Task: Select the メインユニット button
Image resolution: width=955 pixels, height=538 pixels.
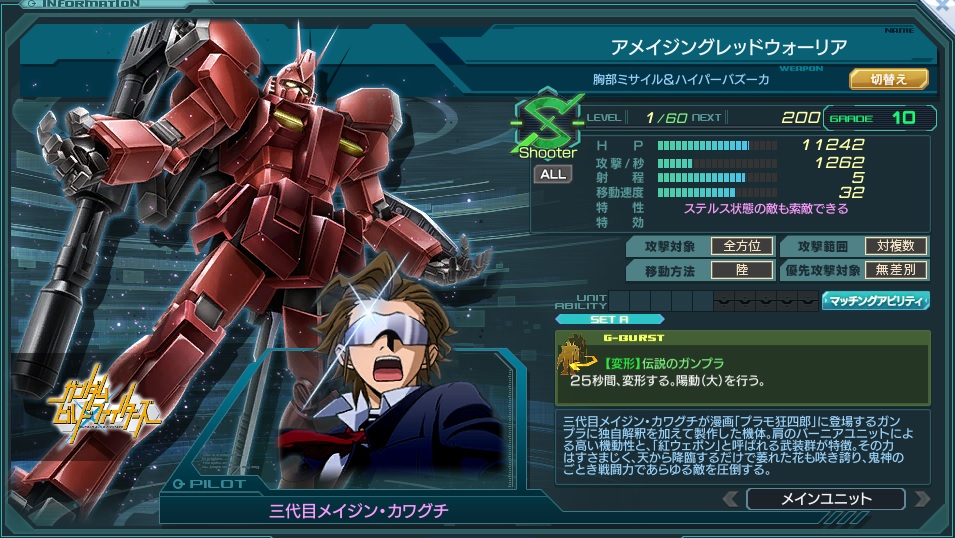Action: pyautogui.click(x=824, y=498)
